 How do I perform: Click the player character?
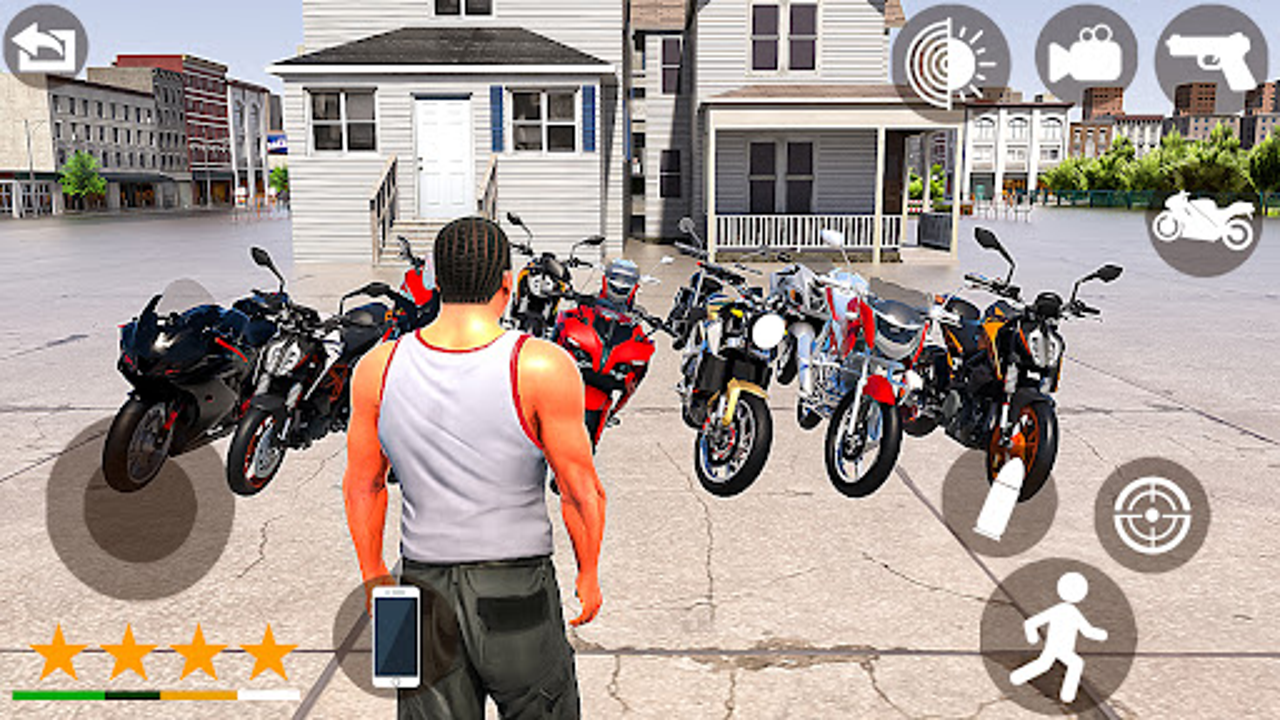click(x=470, y=450)
